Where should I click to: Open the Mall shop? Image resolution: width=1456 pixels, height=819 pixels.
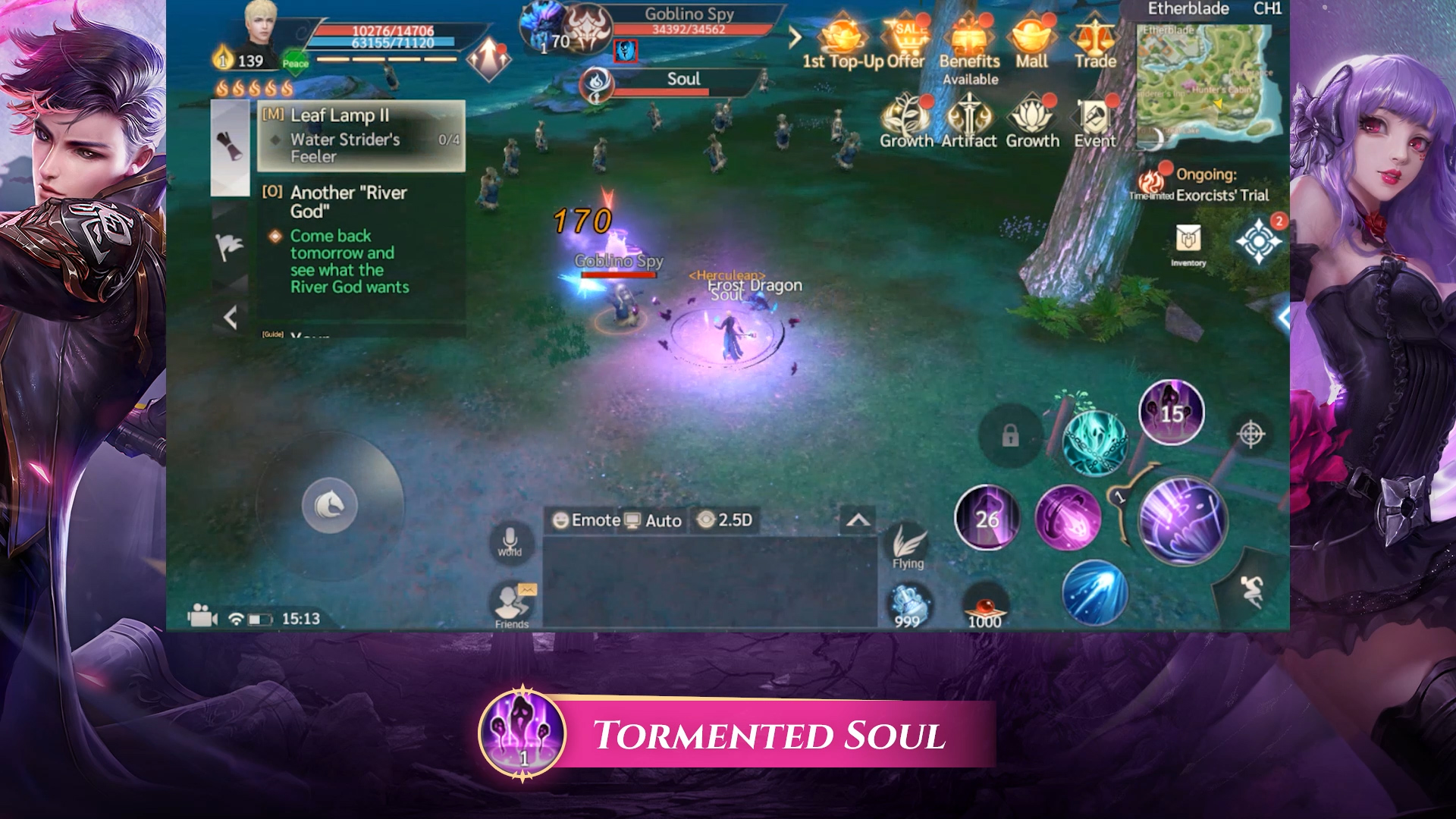(1031, 38)
